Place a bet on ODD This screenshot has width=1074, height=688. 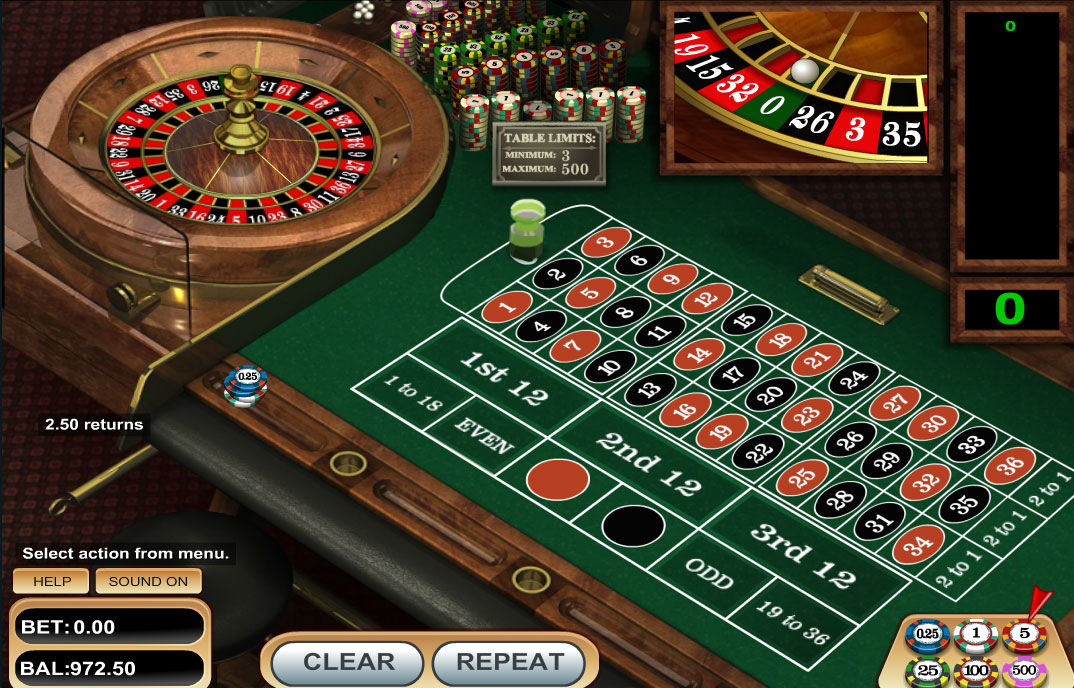click(709, 573)
